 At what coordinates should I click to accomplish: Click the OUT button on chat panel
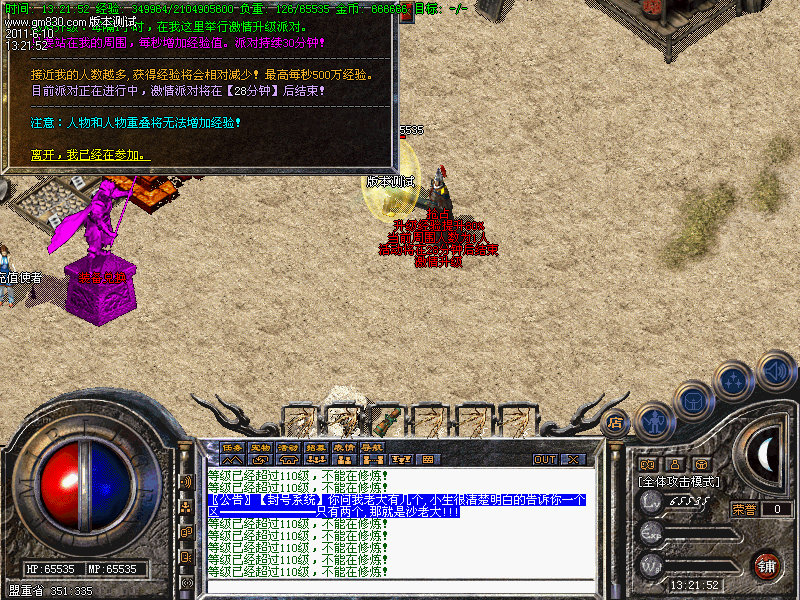point(545,459)
